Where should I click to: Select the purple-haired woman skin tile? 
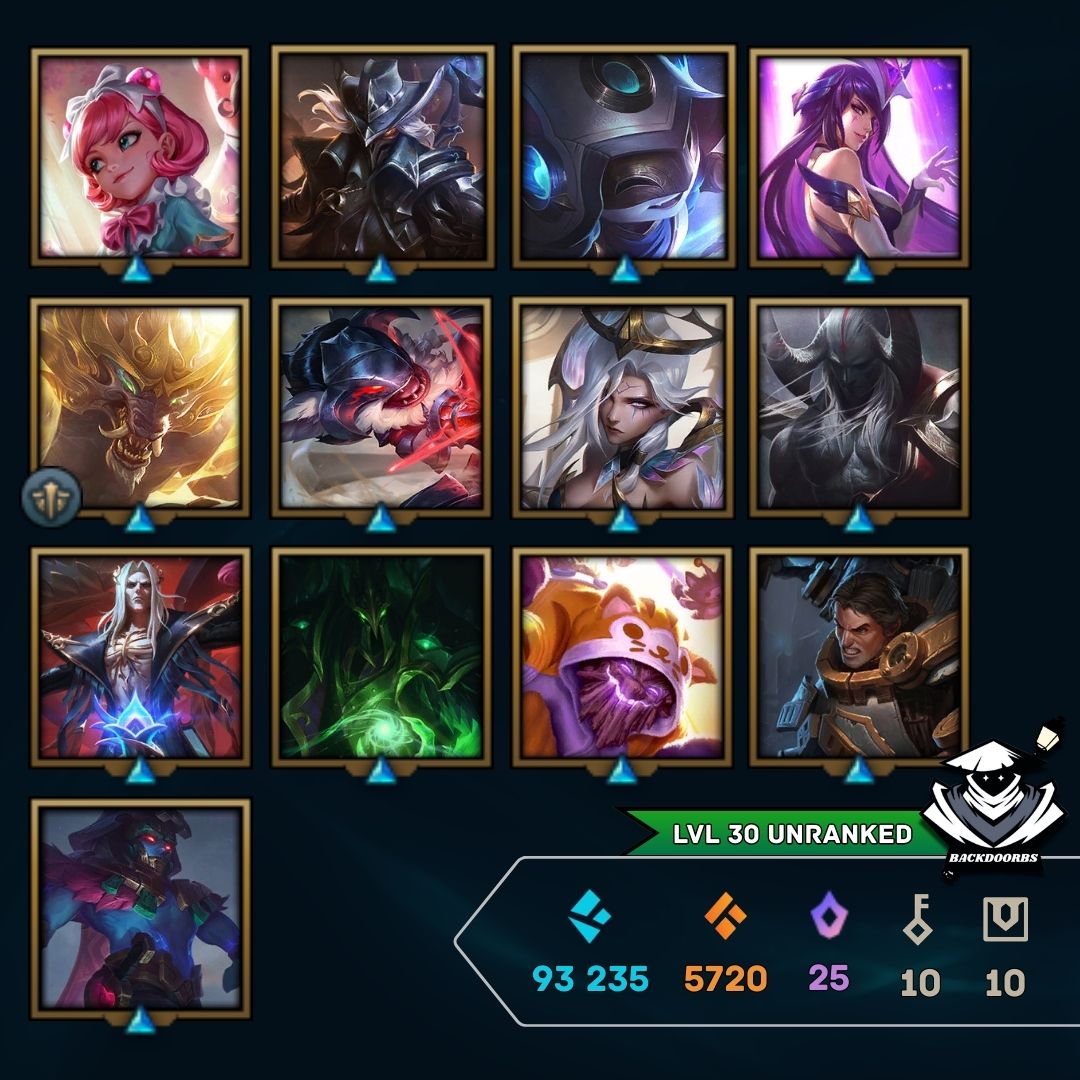(859, 157)
